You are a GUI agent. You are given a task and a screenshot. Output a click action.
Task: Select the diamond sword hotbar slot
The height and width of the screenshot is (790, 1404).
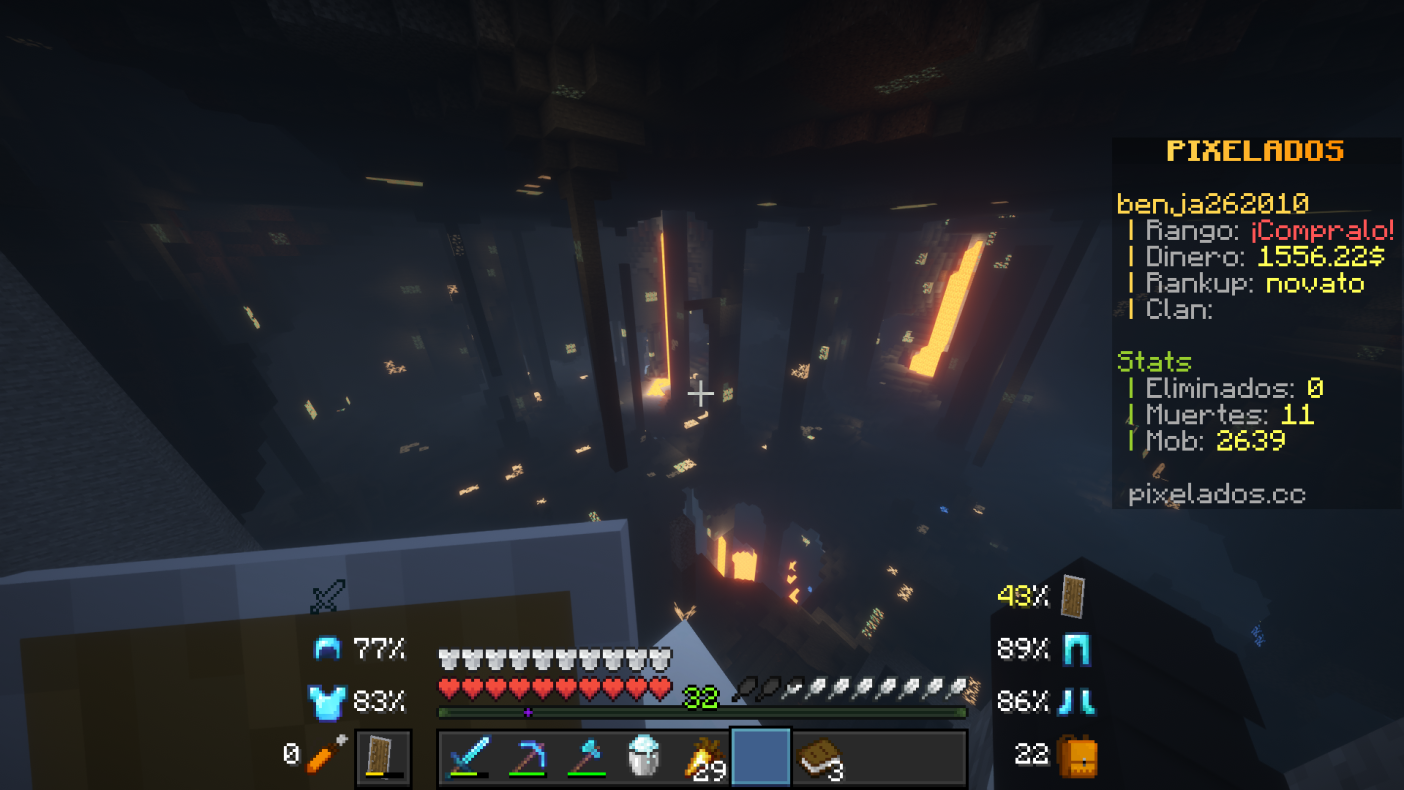coord(468,758)
